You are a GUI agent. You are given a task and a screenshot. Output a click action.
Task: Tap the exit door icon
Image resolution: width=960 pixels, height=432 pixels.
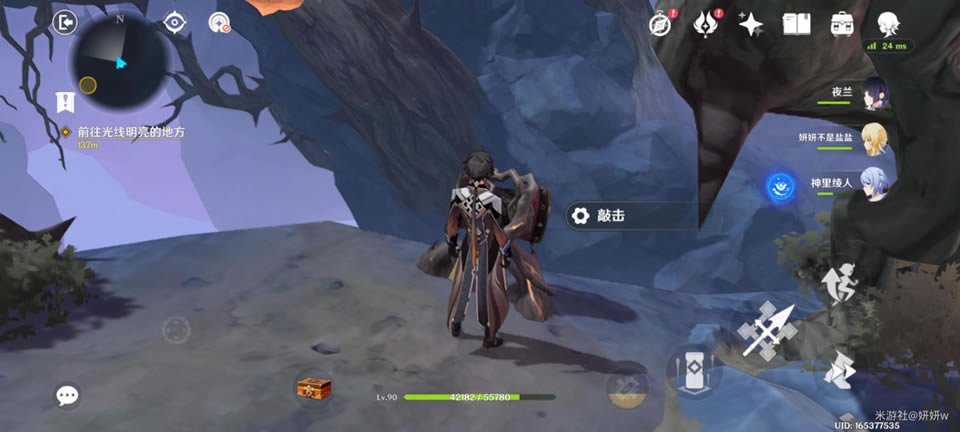pos(65,22)
